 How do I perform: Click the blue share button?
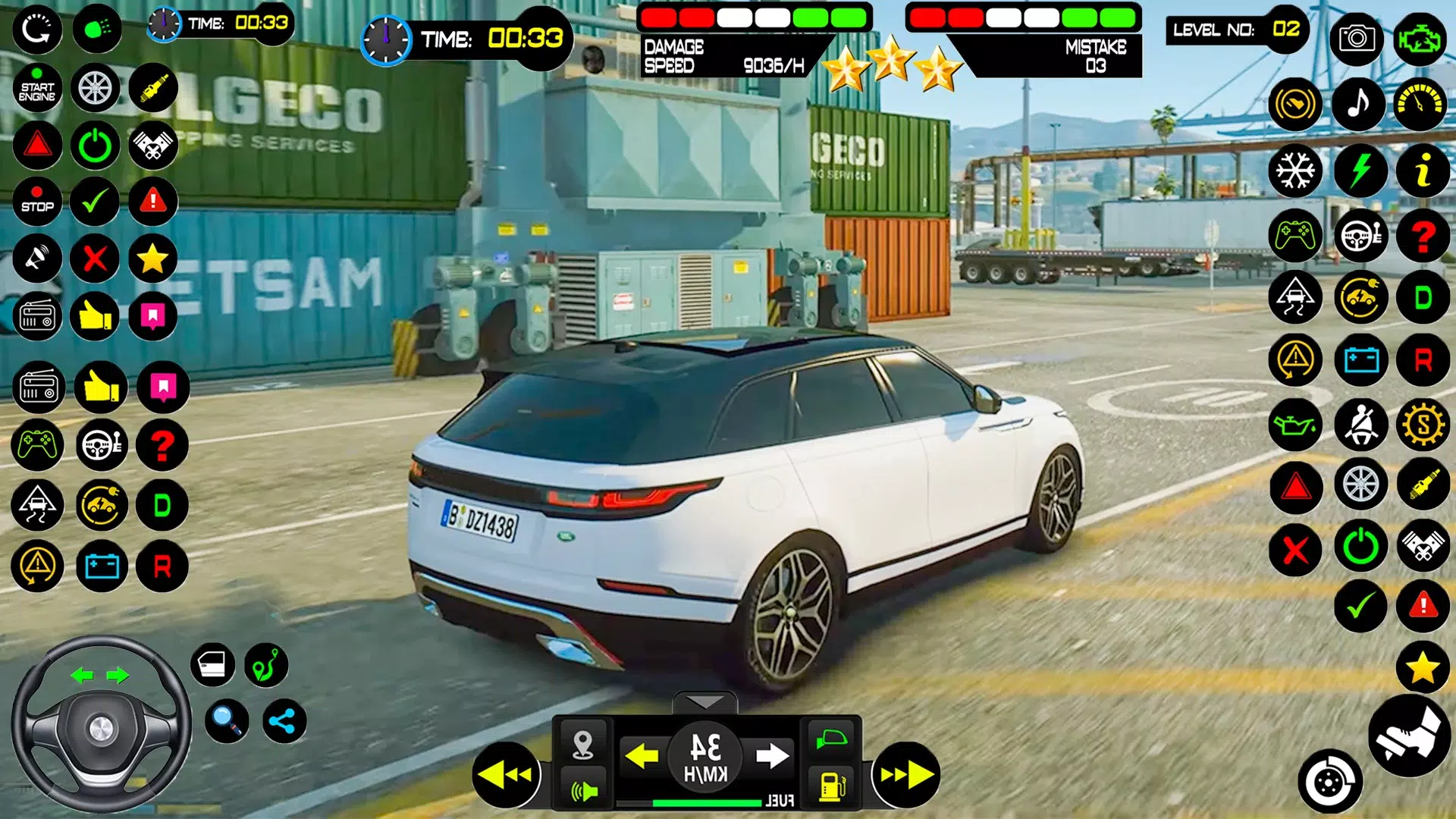[284, 721]
